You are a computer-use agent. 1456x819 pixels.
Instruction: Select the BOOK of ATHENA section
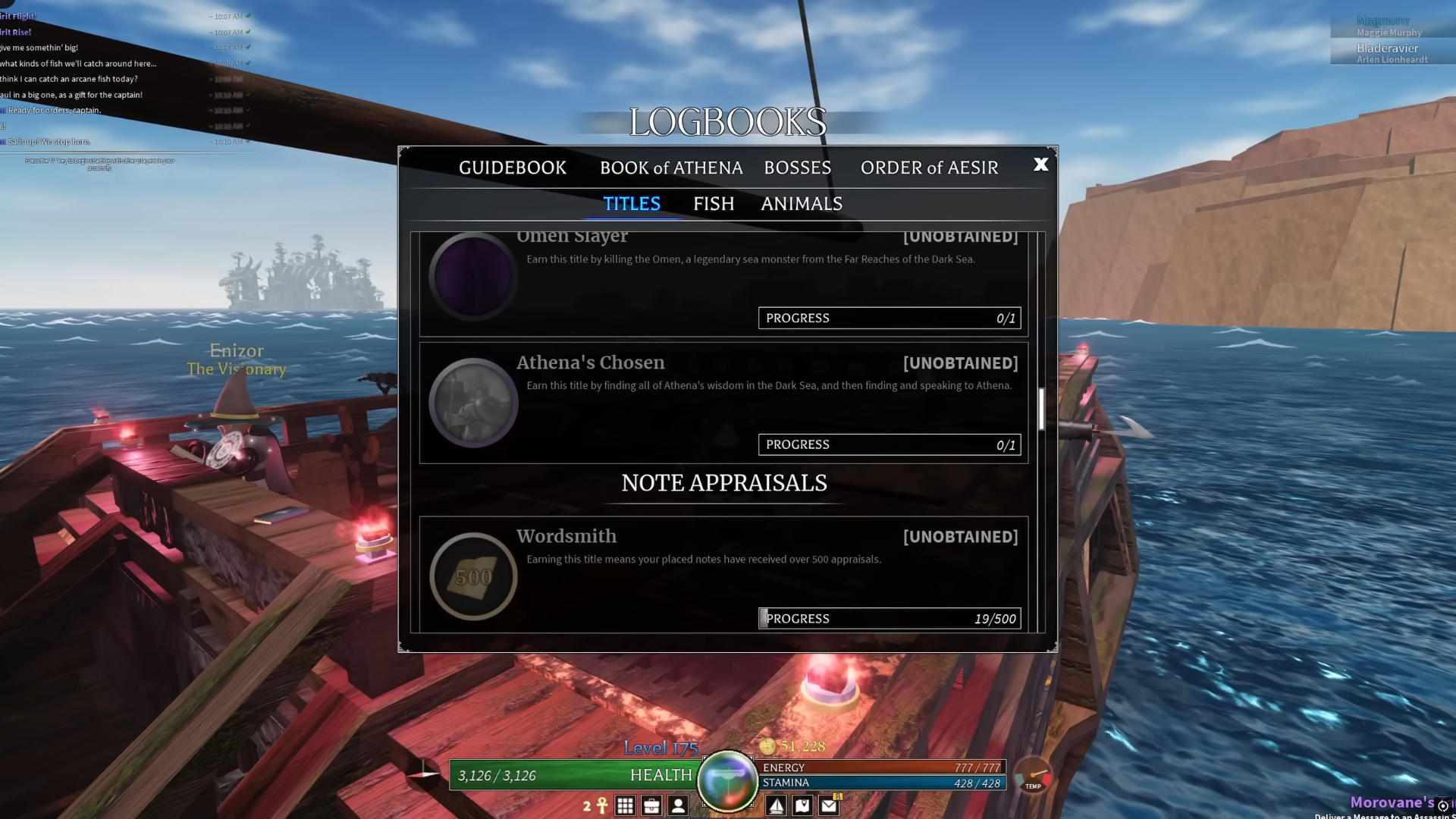pos(671,168)
